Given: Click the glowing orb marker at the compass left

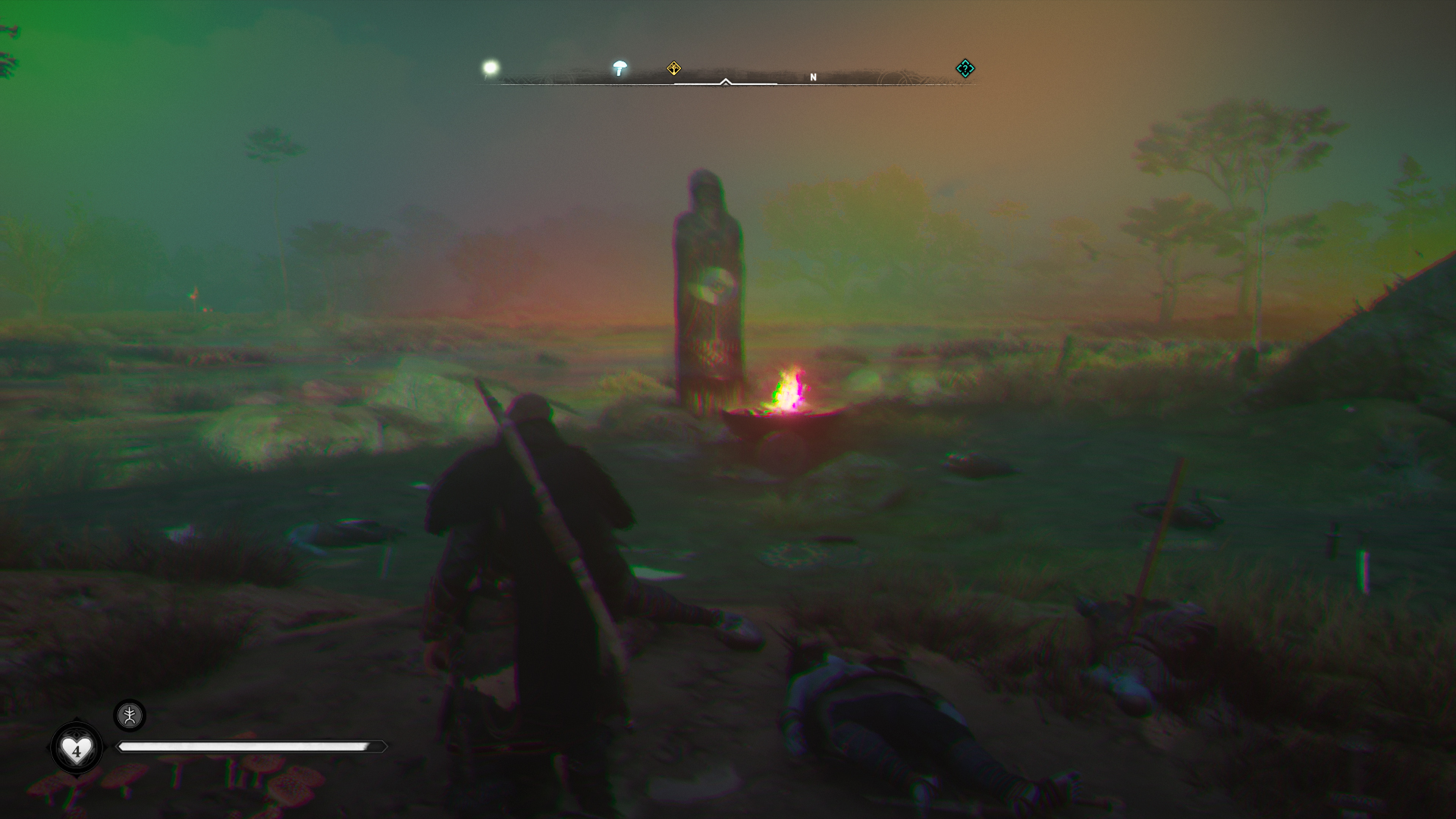Looking at the screenshot, I should tap(490, 67).
